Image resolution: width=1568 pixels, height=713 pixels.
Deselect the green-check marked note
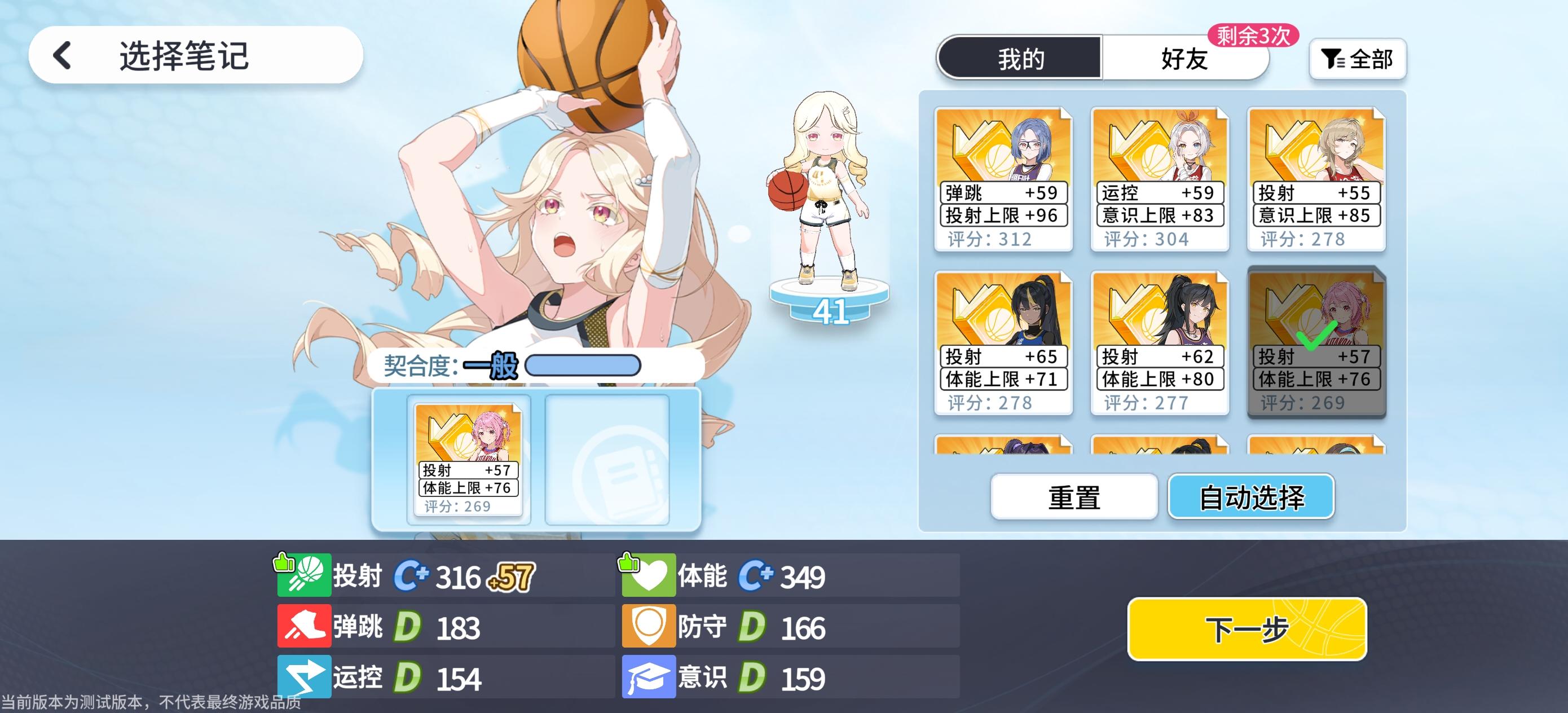[x=1316, y=341]
